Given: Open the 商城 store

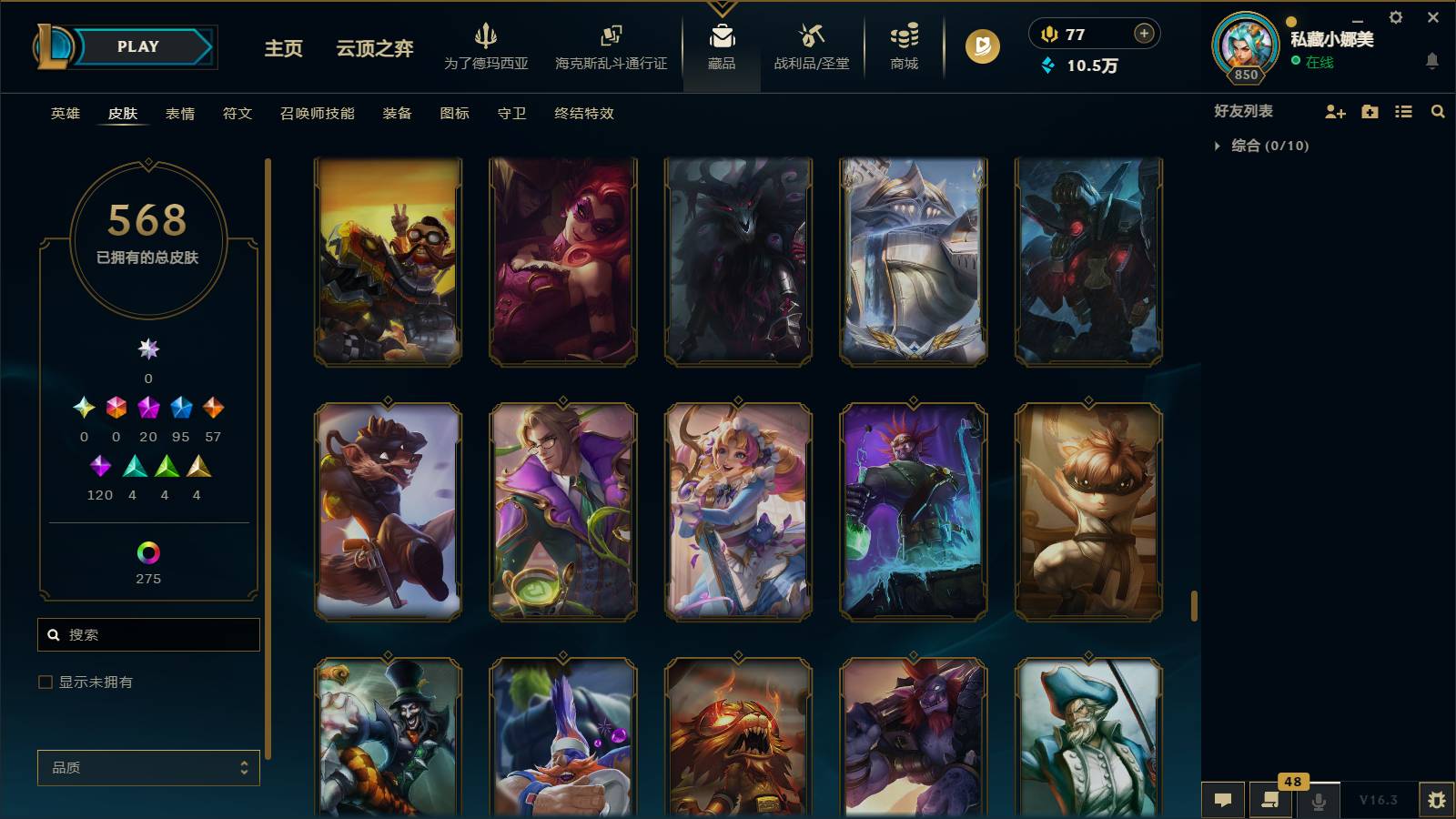Looking at the screenshot, I should pyautogui.click(x=902, y=50).
